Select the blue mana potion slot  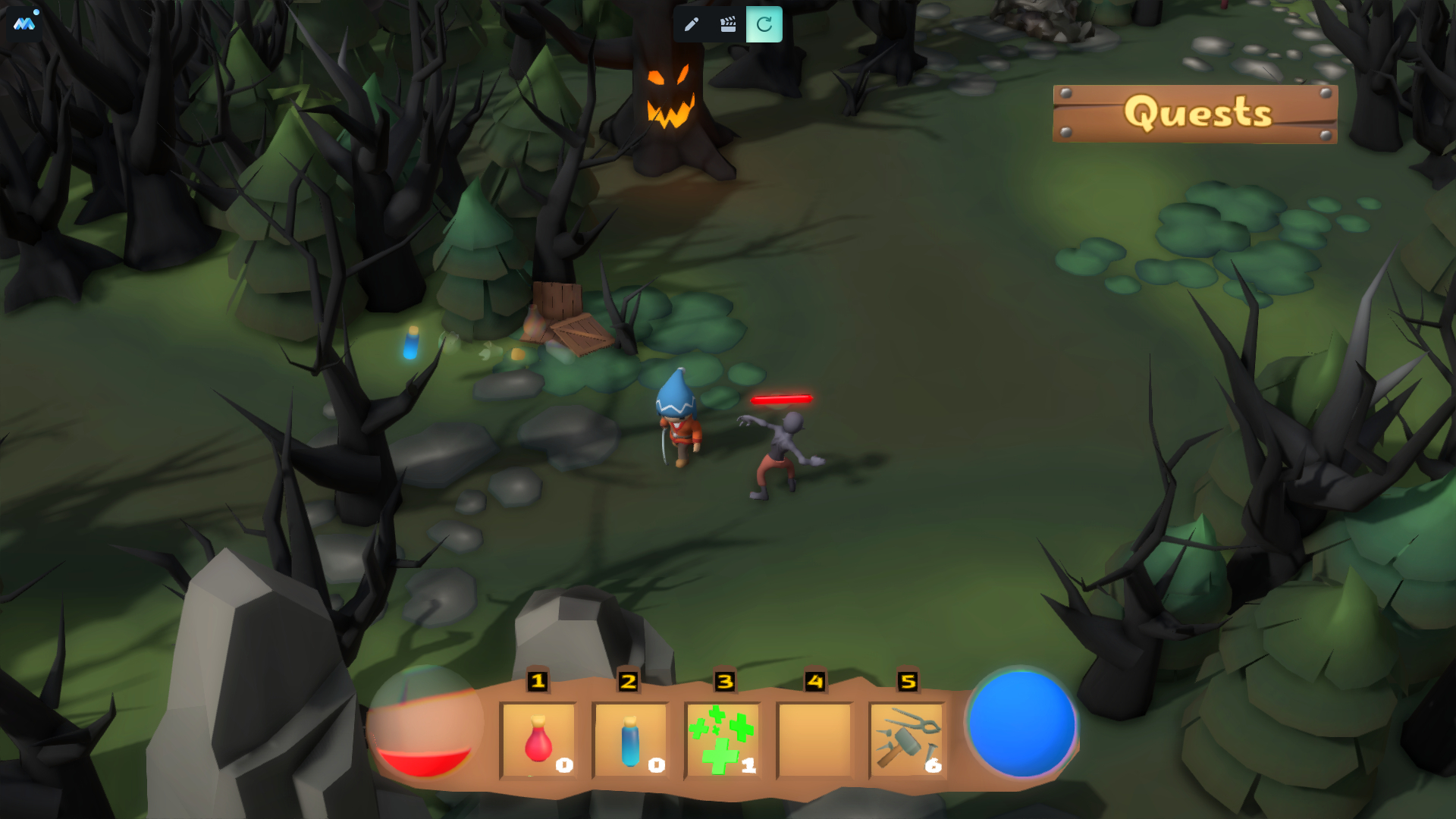click(630, 740)
